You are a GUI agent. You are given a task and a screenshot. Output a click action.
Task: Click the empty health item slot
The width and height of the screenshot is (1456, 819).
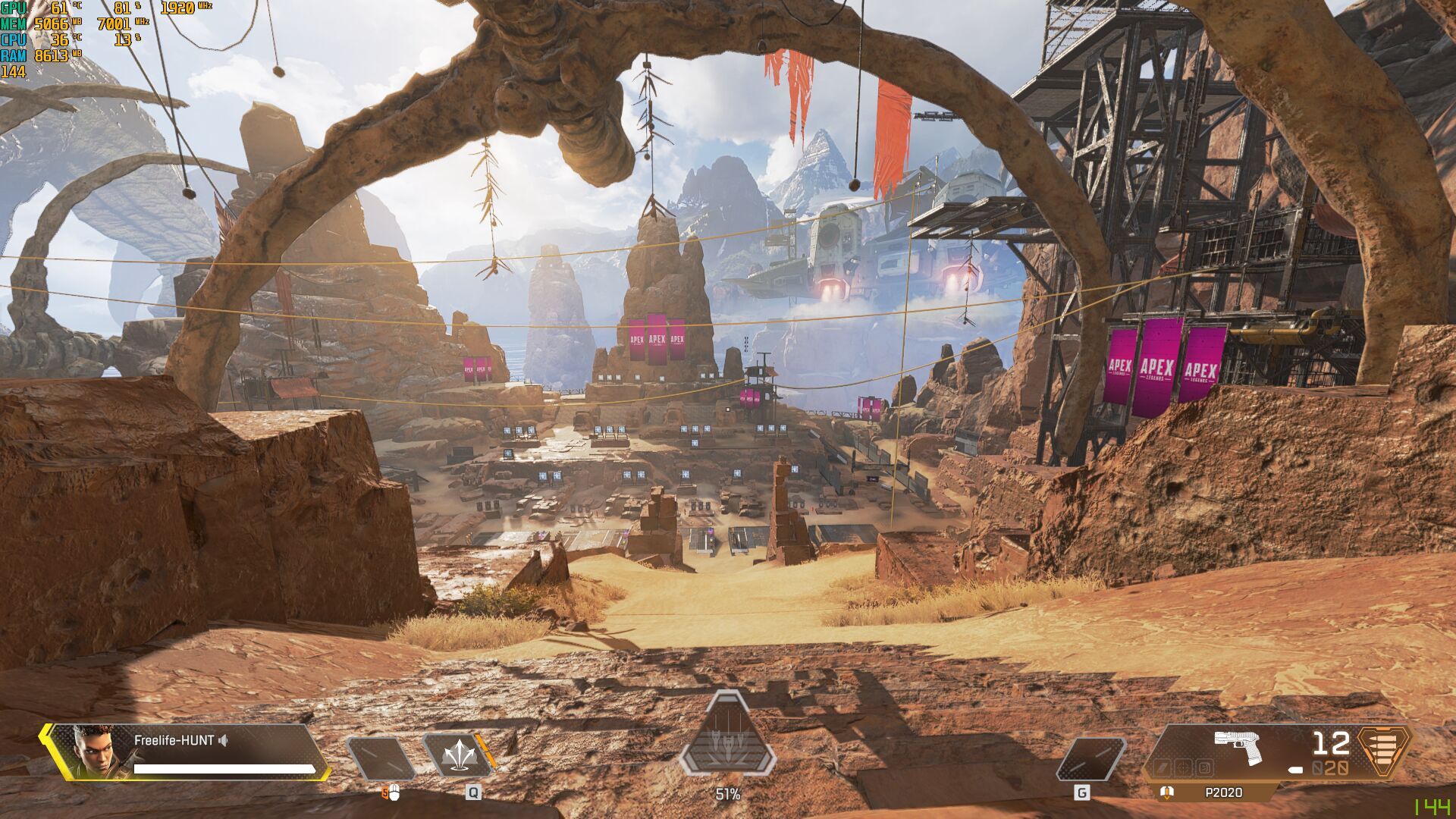[381, 758]
